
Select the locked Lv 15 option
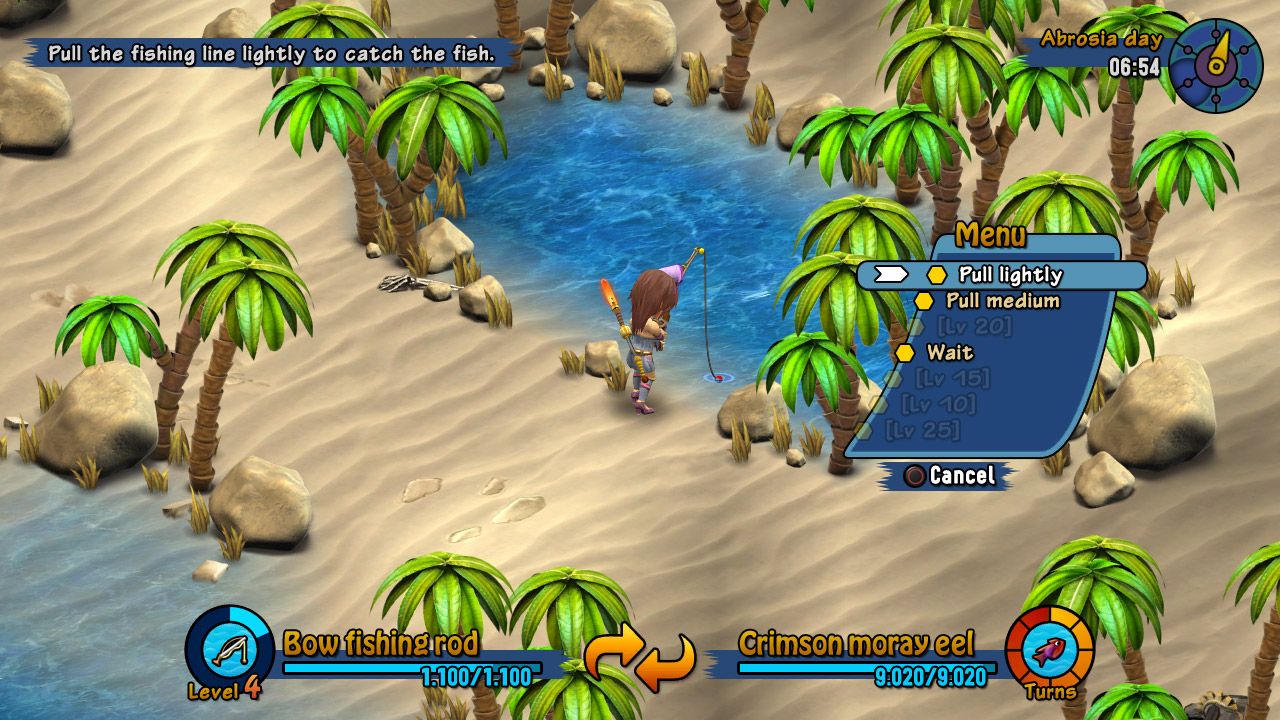click(952, 379)
